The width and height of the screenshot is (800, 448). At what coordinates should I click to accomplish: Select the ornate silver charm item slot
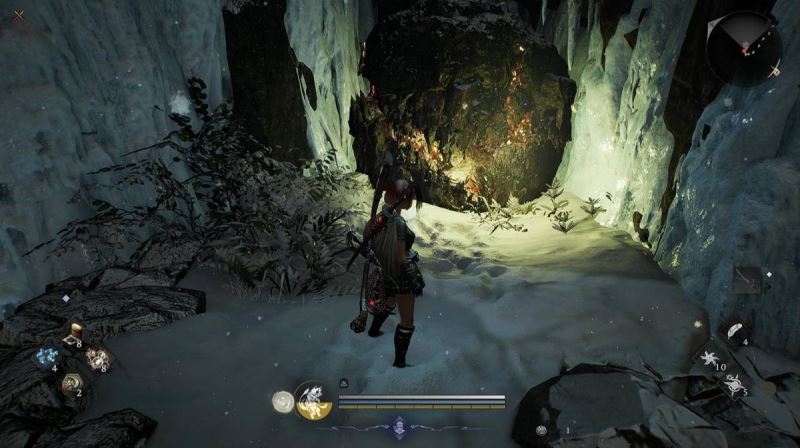(97, 357)
